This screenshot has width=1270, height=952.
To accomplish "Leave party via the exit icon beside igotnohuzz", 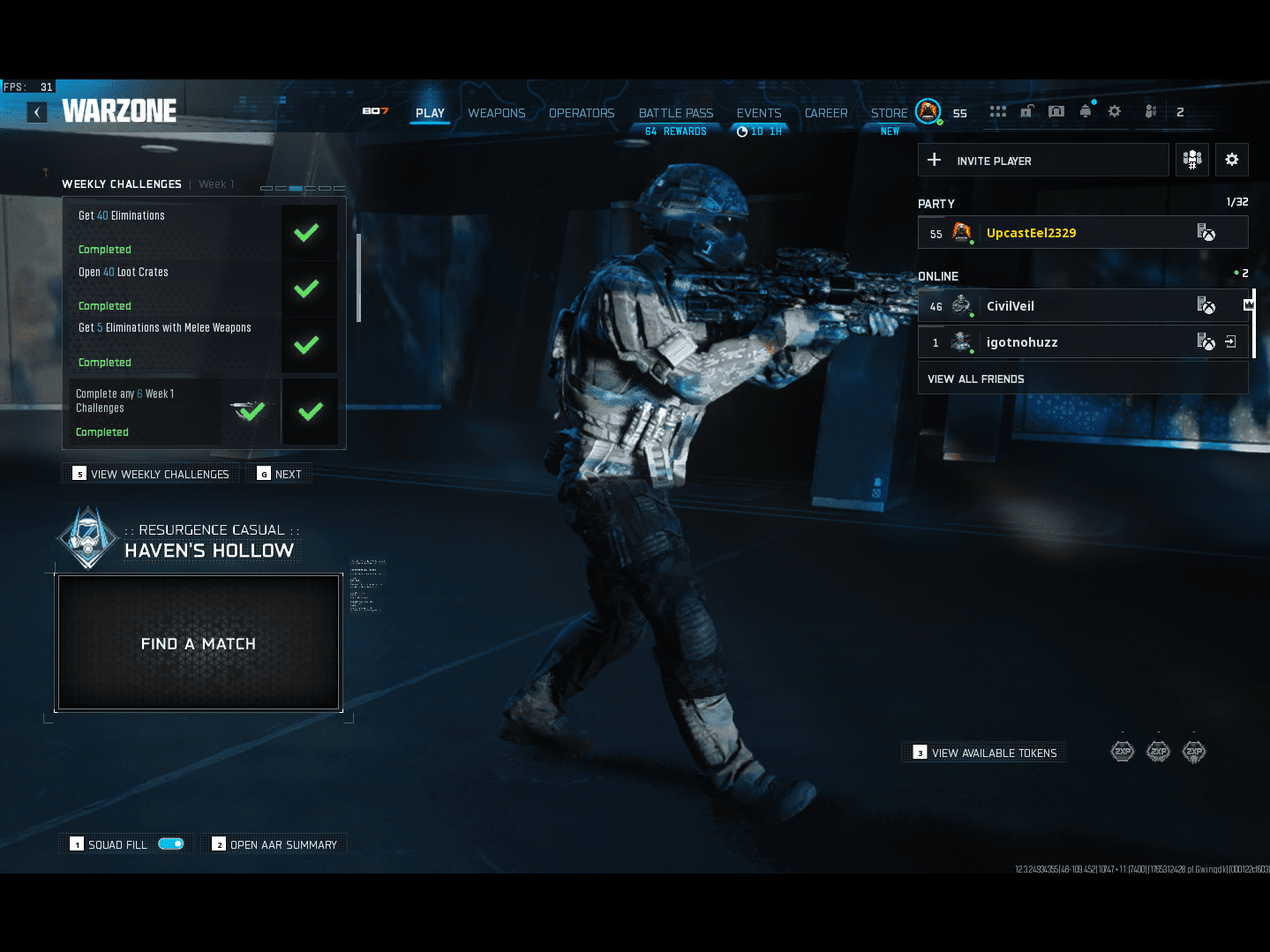I will click(x=1230, y=341).
